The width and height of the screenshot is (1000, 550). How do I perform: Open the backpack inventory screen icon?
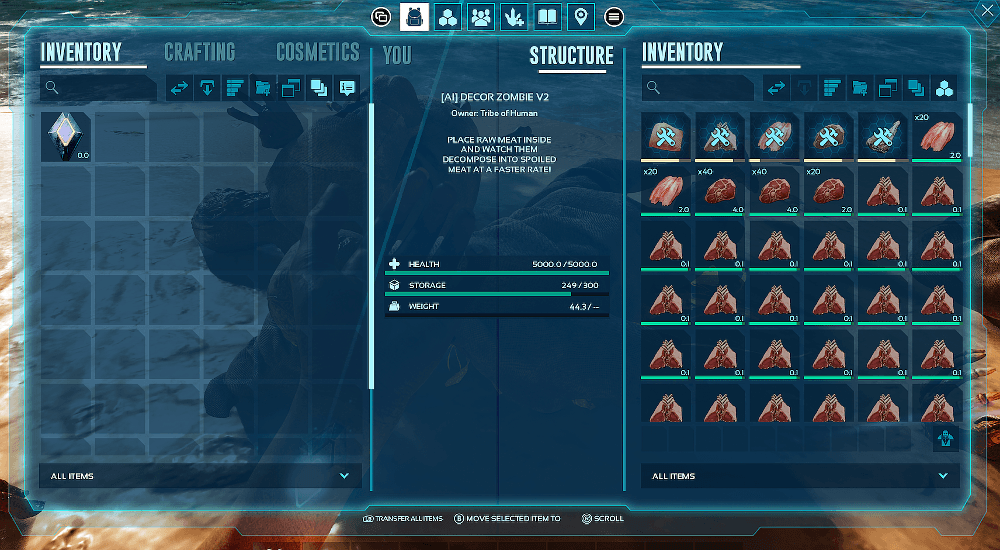(x=414, y=17)
